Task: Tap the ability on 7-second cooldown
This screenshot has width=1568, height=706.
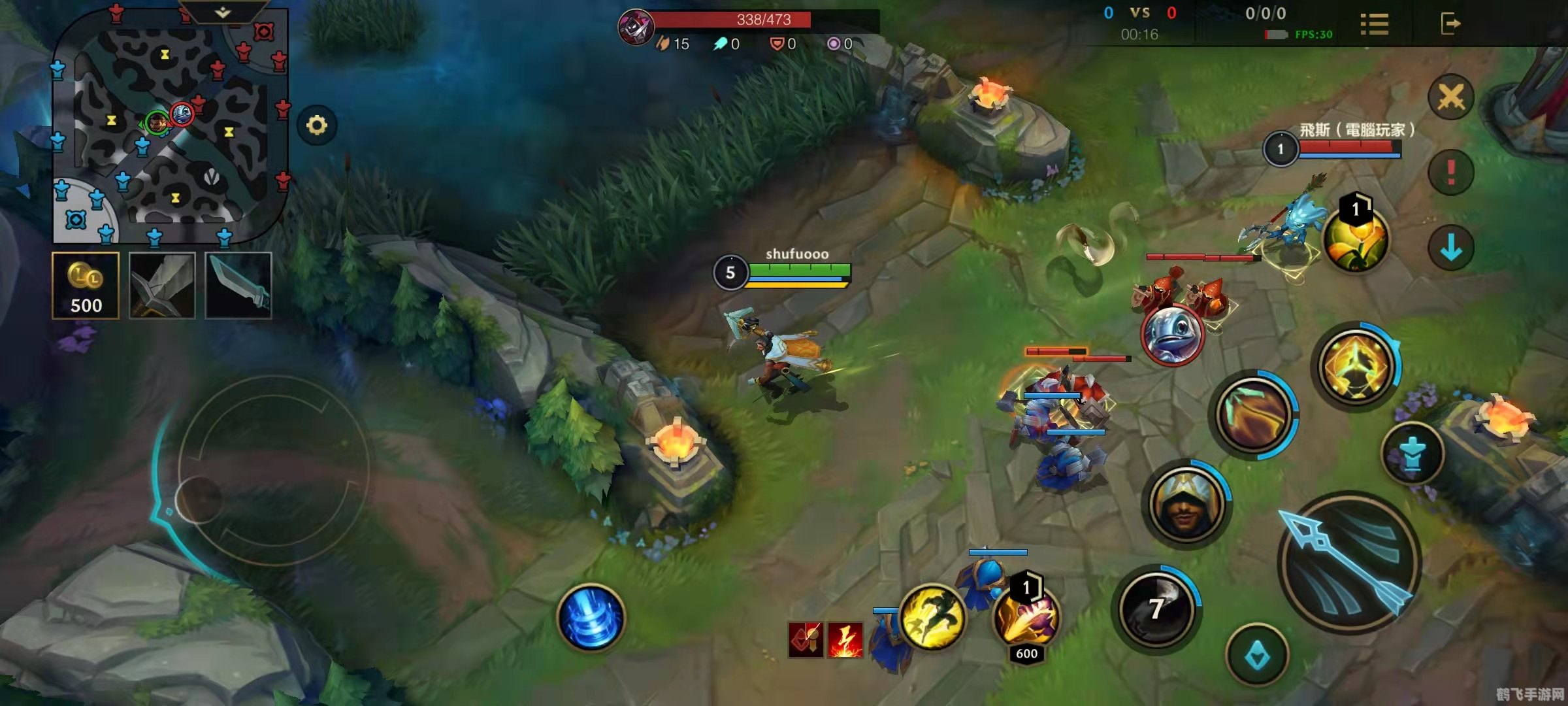Action: click(x=1156, y=609)
